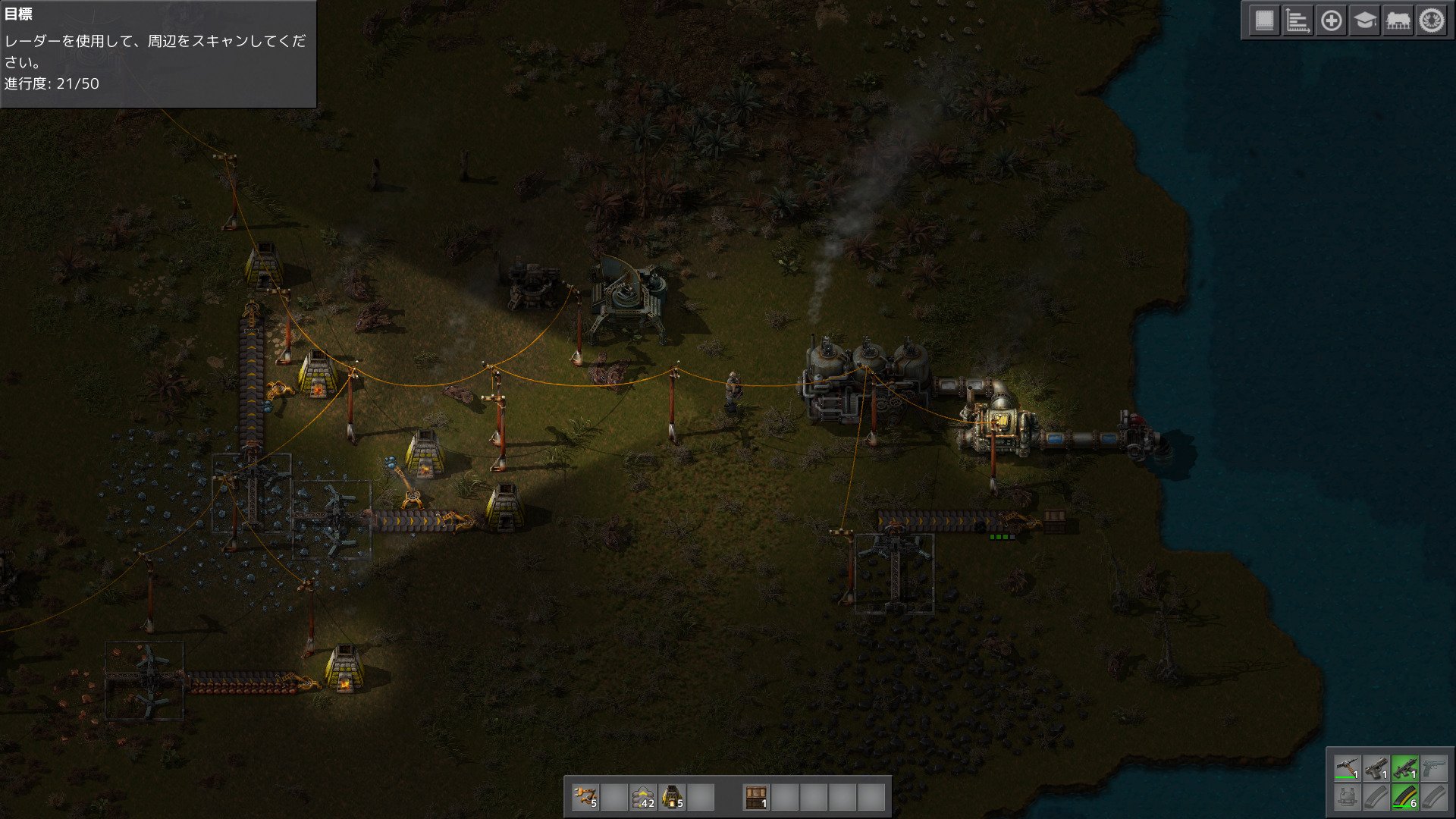Open the train overview window
Image resolution: width=1456 pixels, height=819 pixels.
[x=1399, y=21]
